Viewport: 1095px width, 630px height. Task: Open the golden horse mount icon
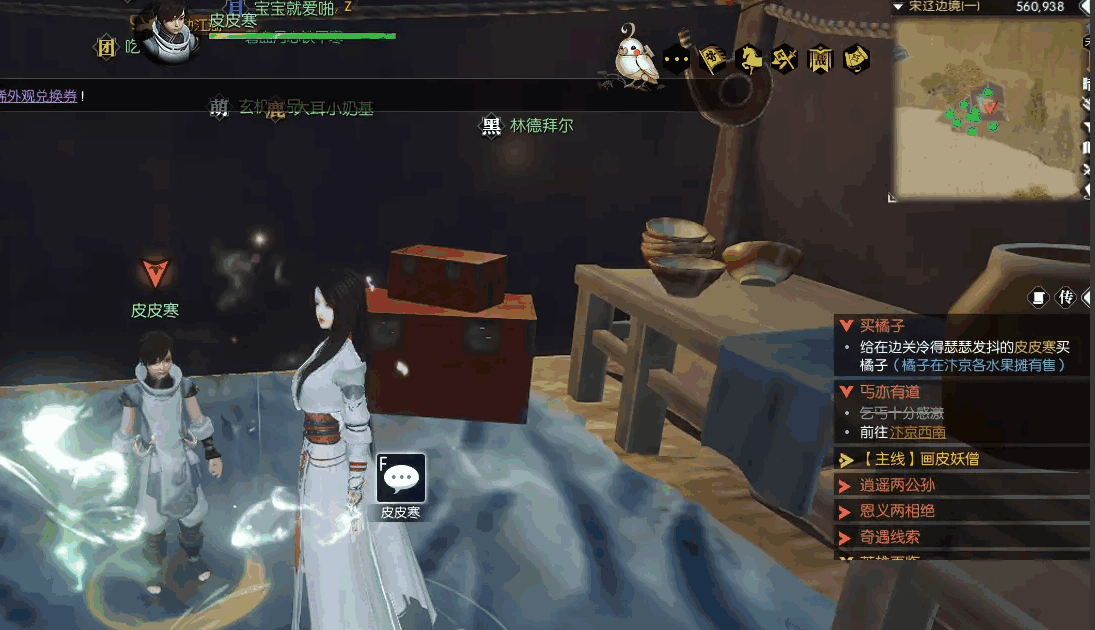(x=748, y=60)
